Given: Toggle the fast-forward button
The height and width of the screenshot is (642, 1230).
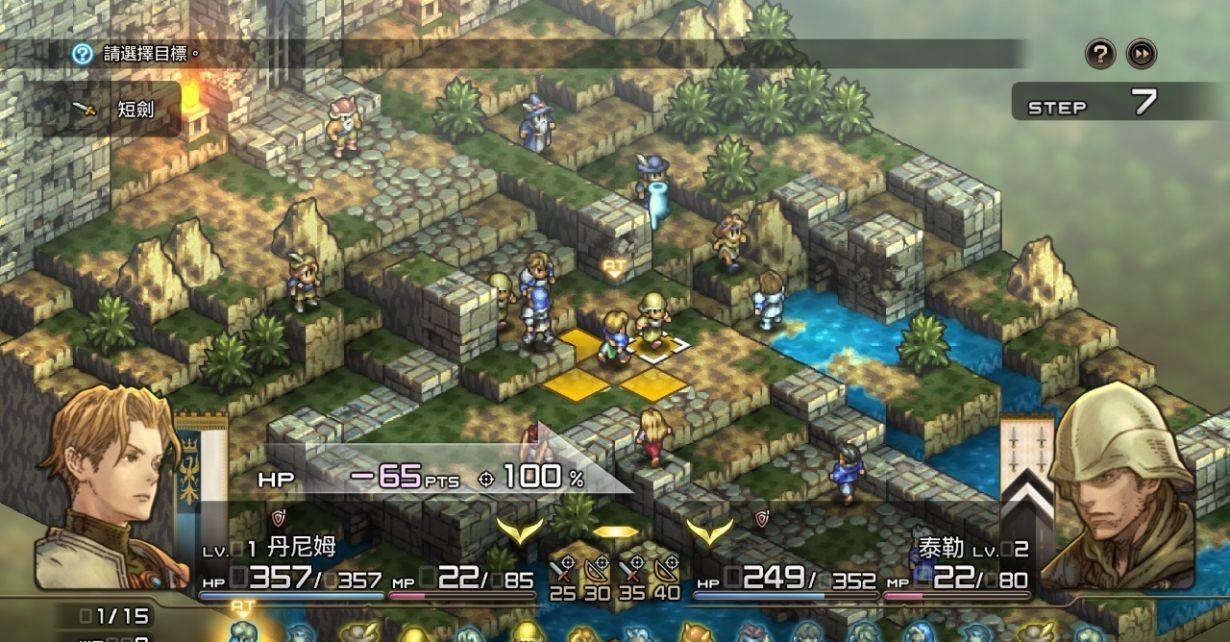Looking at the screenshot, I should pyautogui.click(x=1141, y=53).
